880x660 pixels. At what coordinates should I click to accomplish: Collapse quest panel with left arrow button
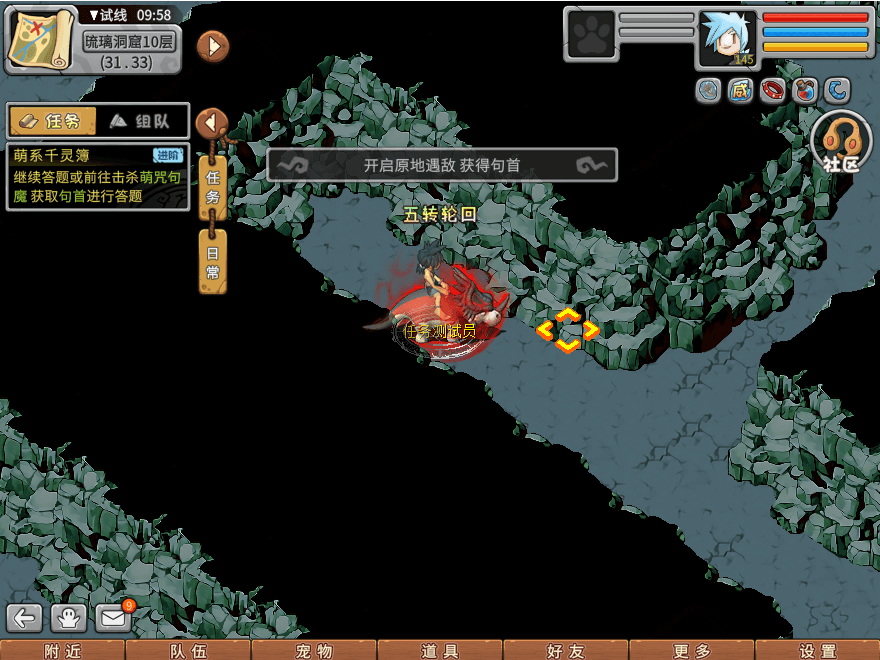pyautogui.click(x=211, y=123)
